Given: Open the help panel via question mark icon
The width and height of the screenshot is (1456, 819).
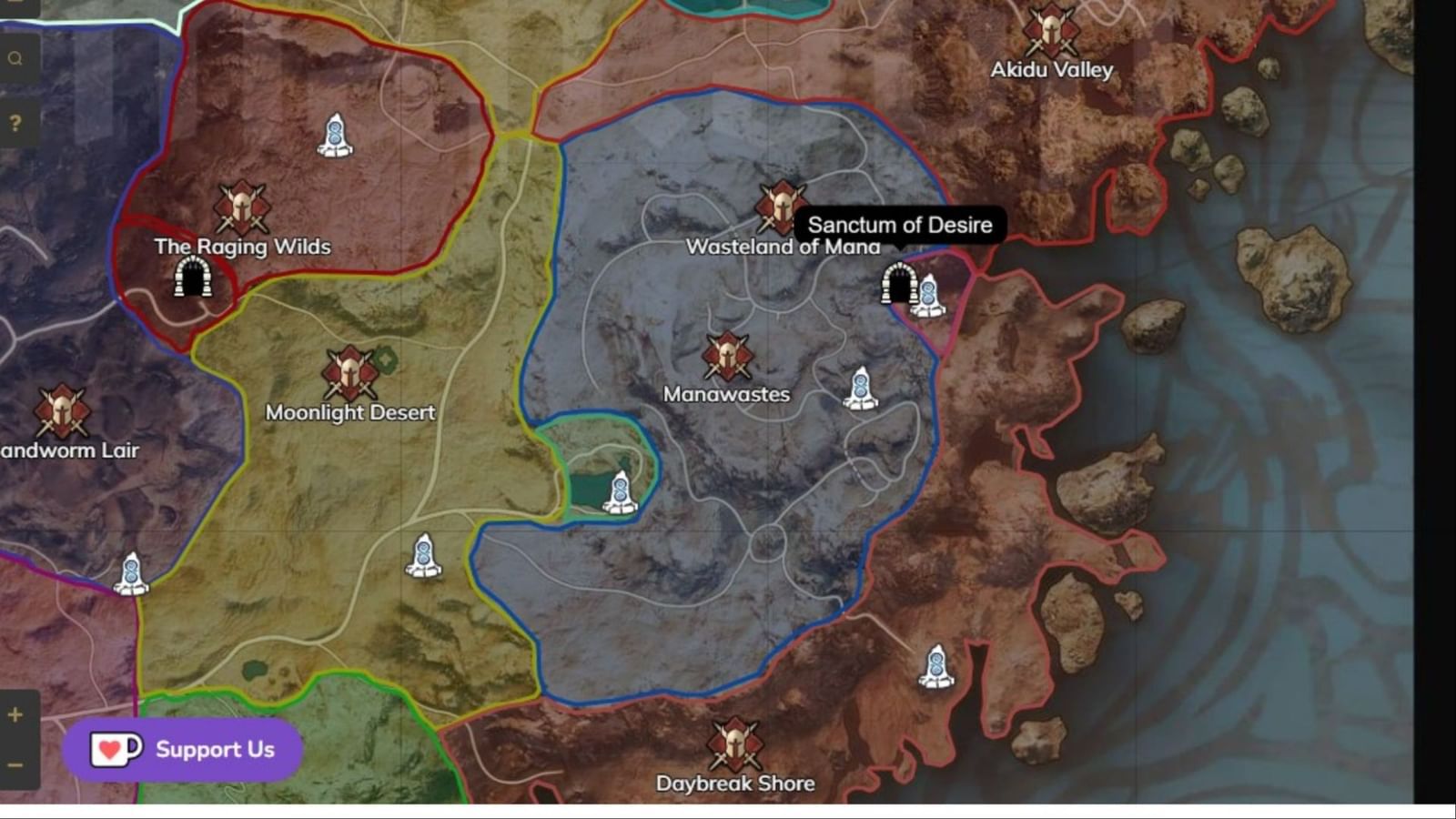Looking at the screenshot, I should (x=15, y=121).
